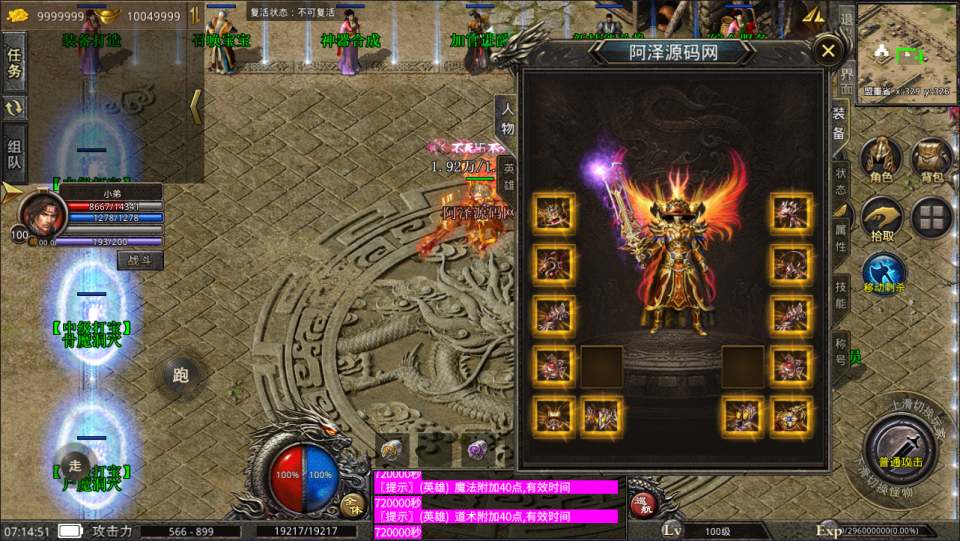Screen dimensions: 960x541
Task: Open the 角色 character menu icon
Action: click(x=881, y=161)
